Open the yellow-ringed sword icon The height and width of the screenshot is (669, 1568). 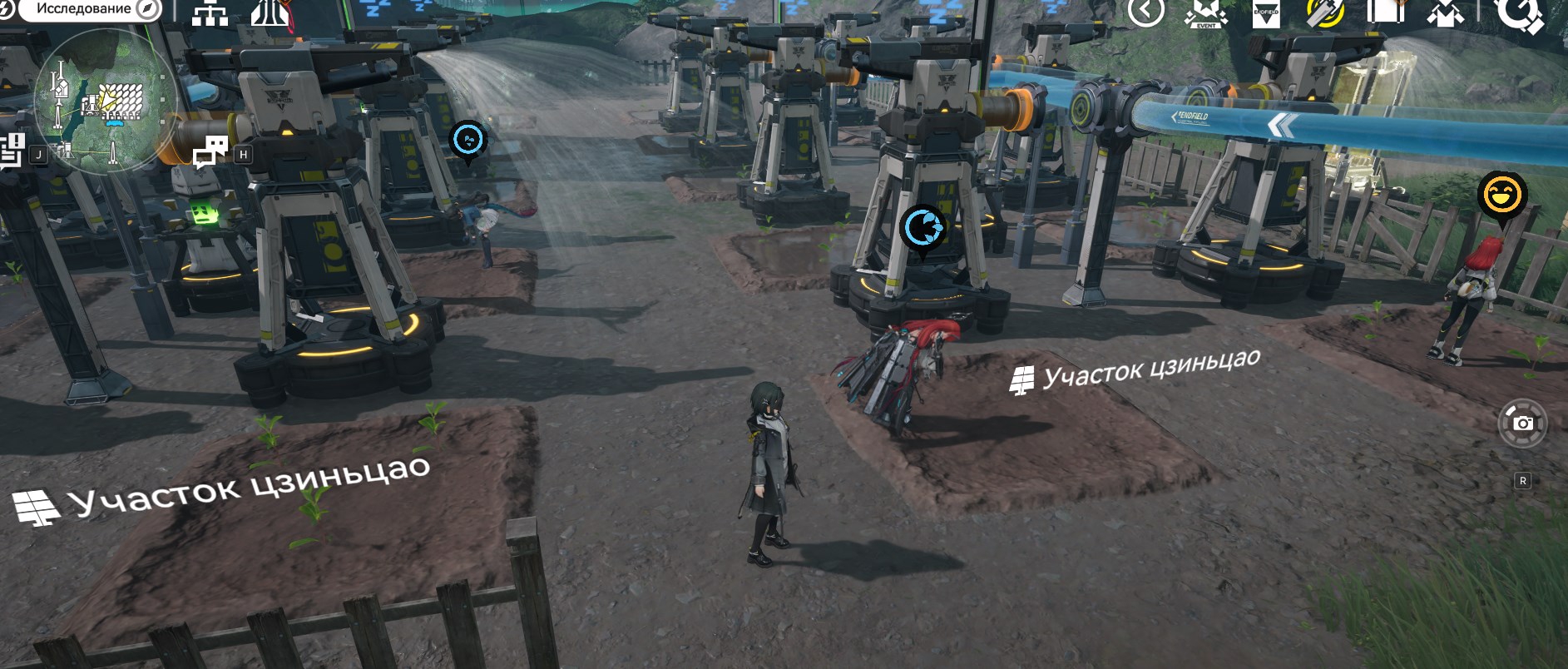point(1325,12)
